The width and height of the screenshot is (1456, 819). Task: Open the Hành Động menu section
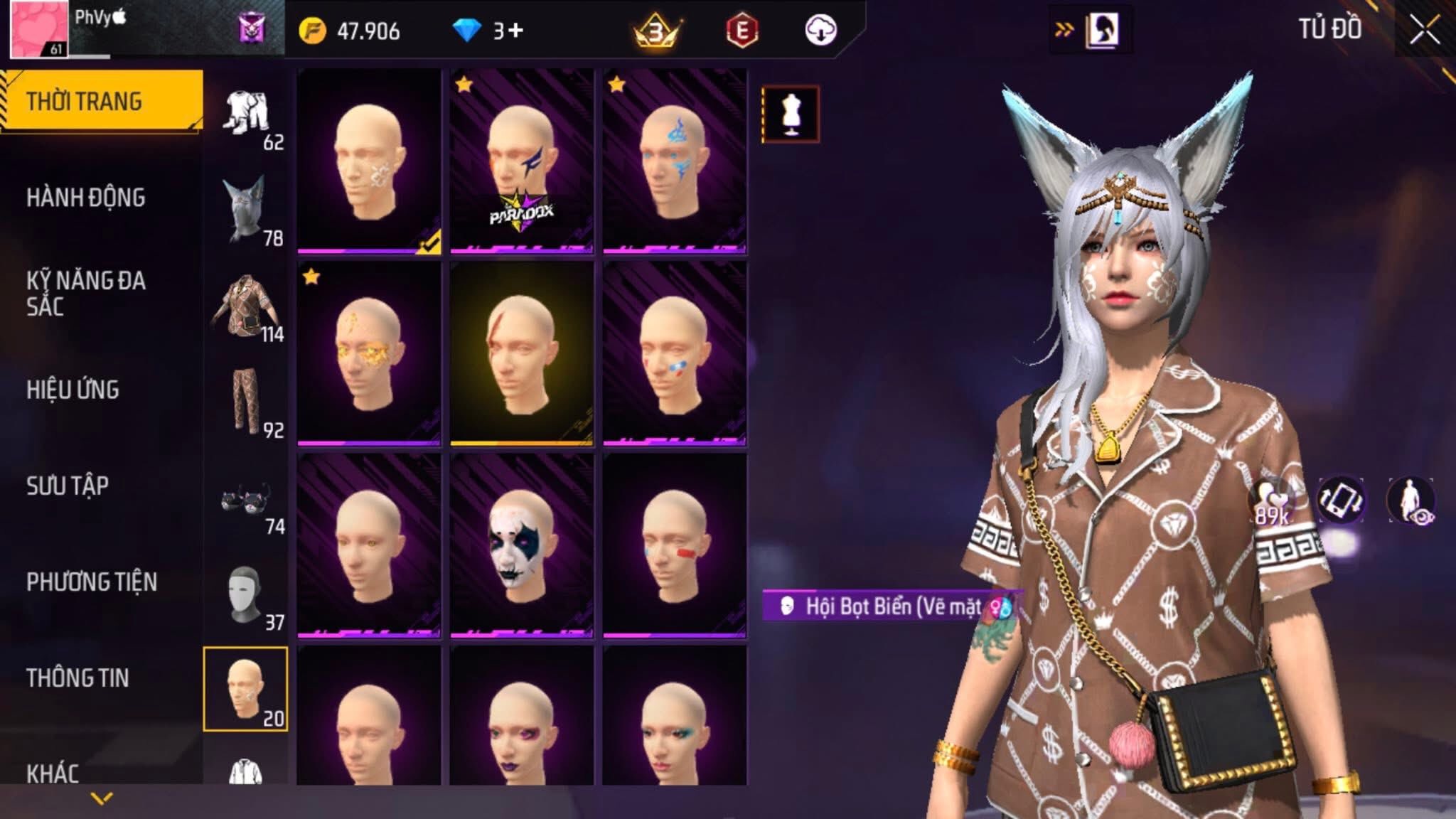[86, 198]
